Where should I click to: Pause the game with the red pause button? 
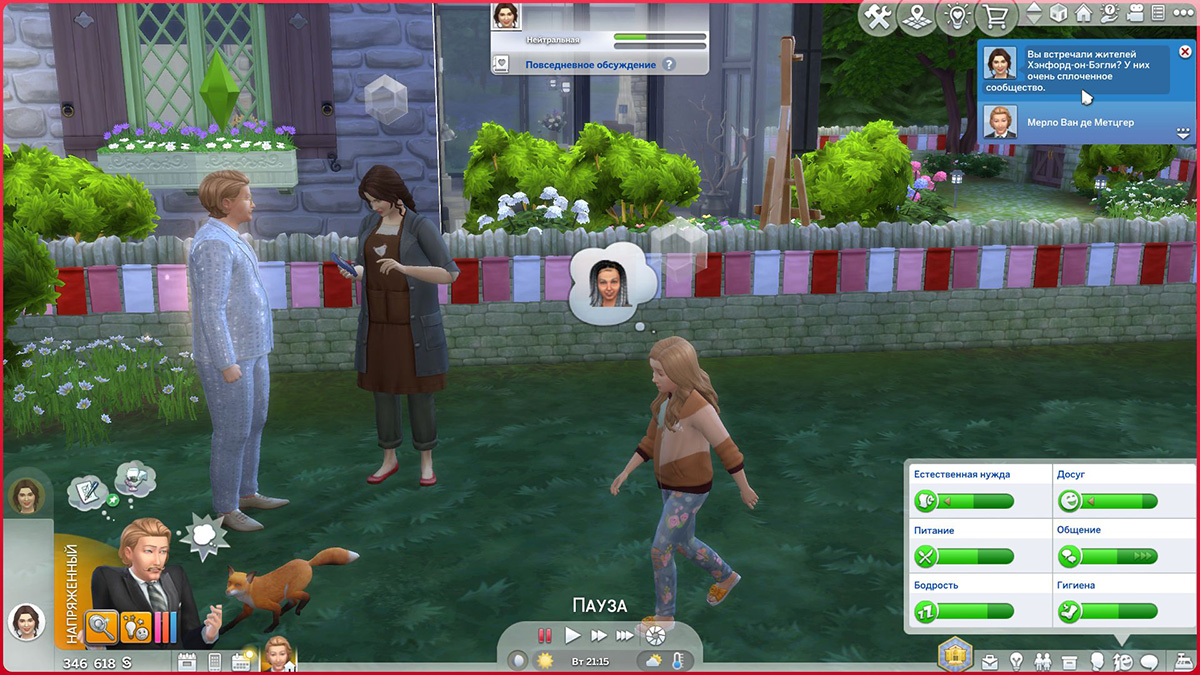coord(545,635)
